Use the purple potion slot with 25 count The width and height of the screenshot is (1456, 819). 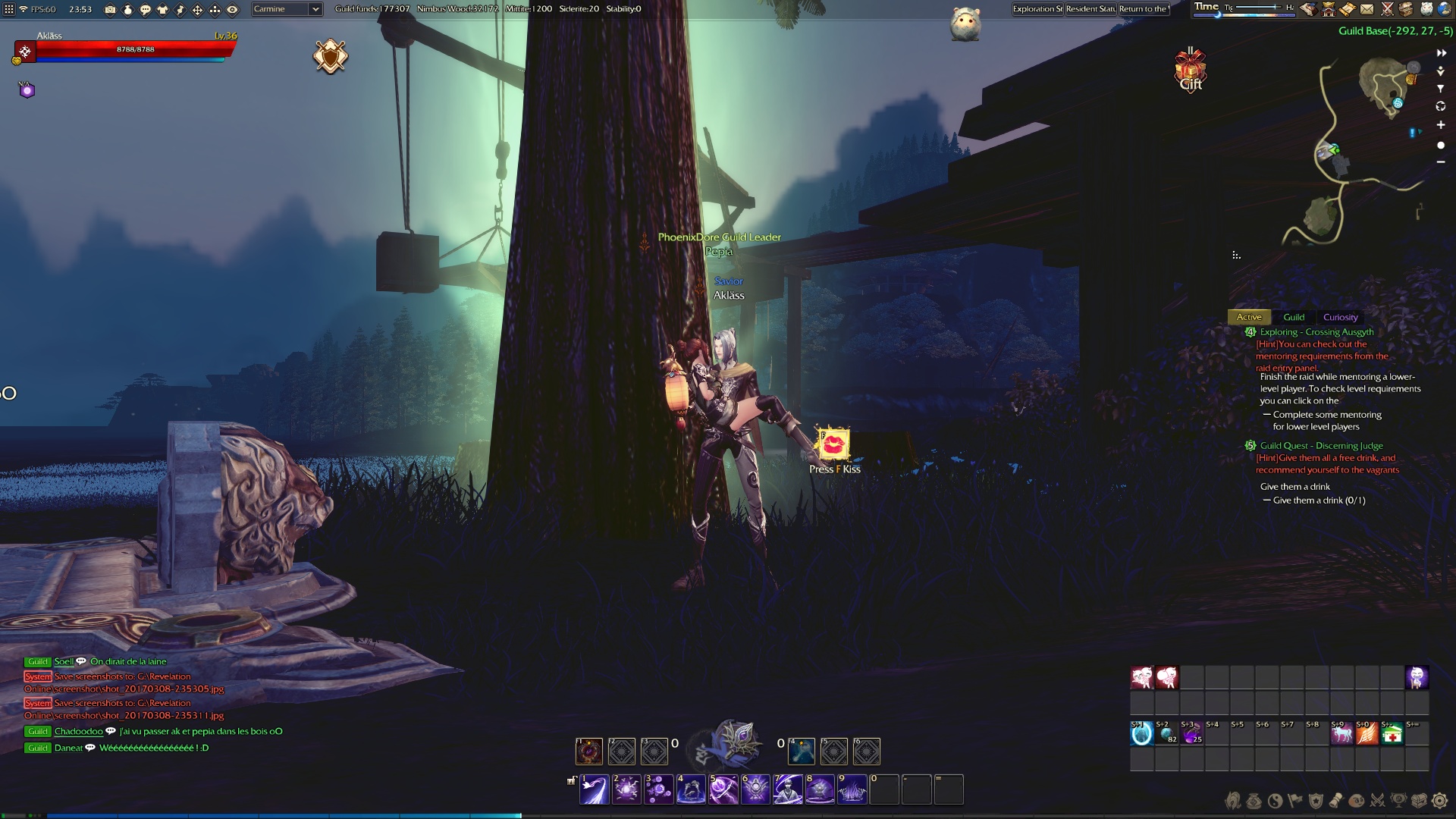pos(1191,733)
